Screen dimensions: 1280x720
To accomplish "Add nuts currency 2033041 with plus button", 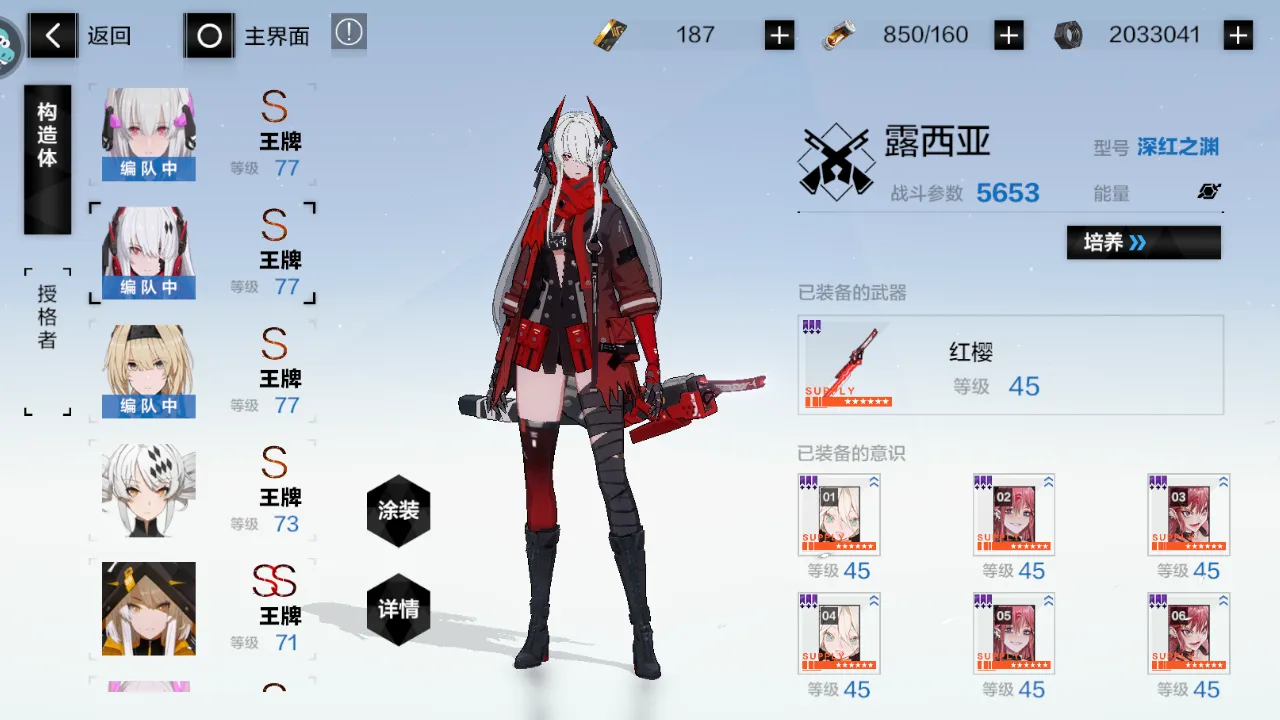I will (1238, 36).
